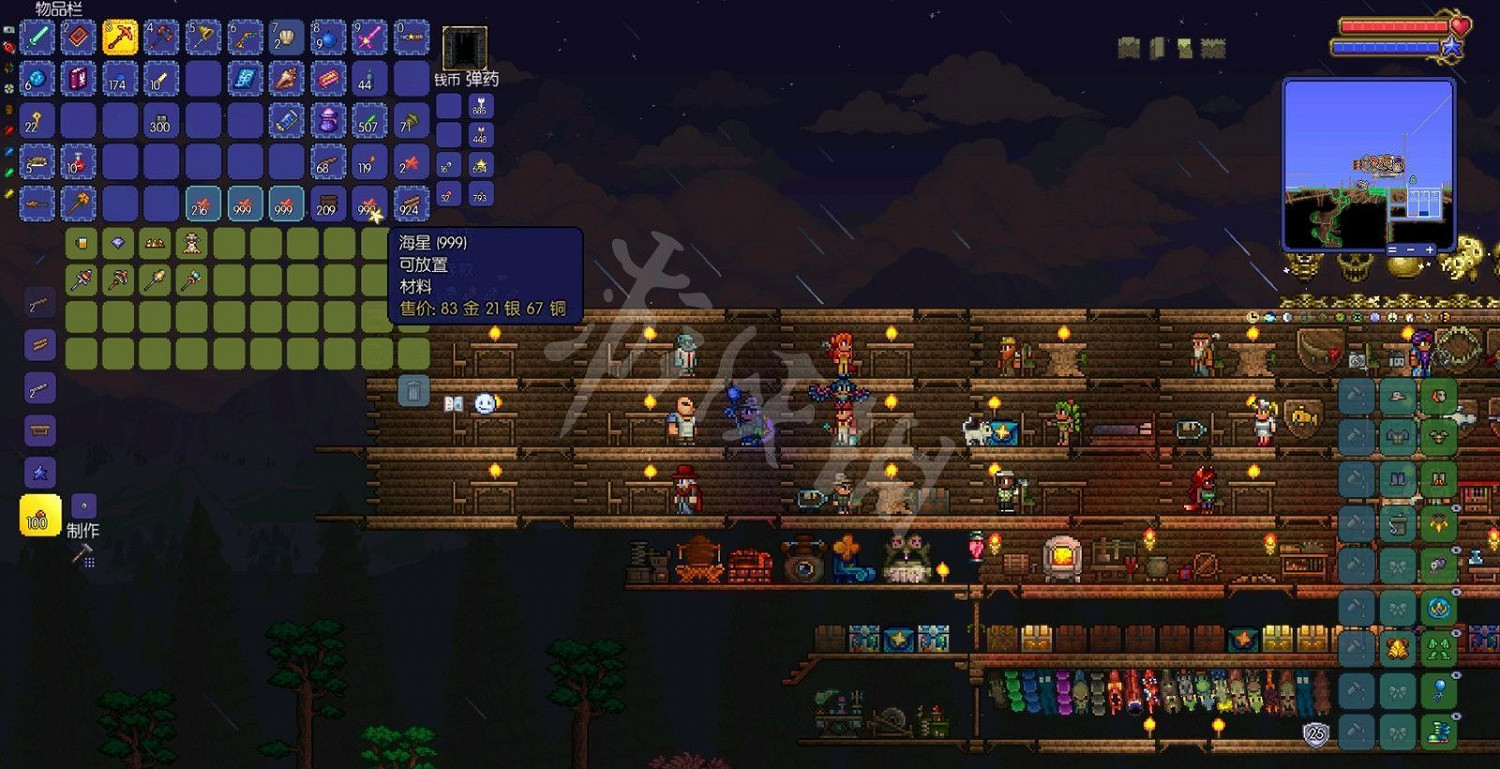Select the golden pickaxe in hotbar slot 3

[x=37, y=35]
